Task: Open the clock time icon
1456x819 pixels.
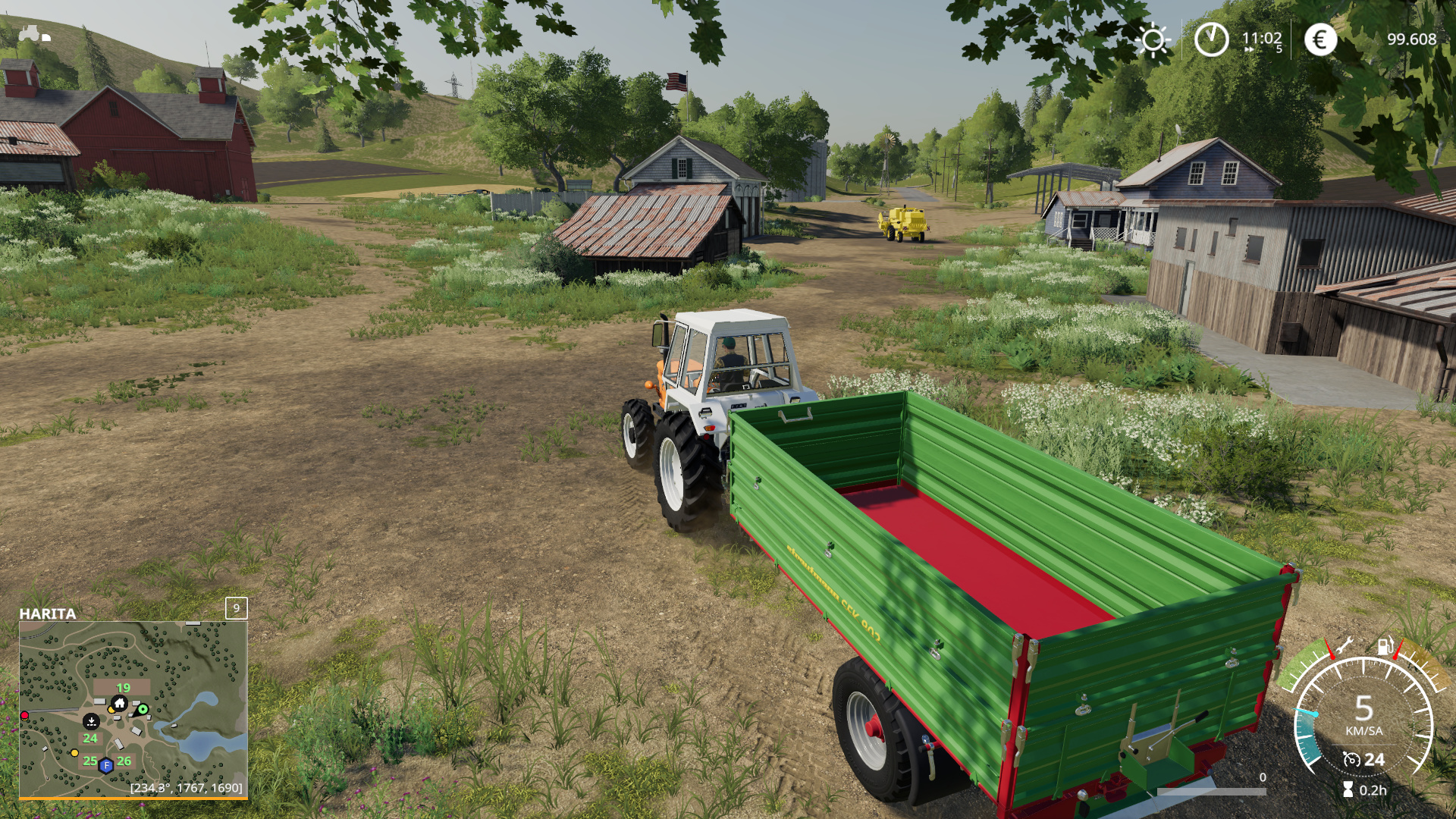Action: (1211, 39)
